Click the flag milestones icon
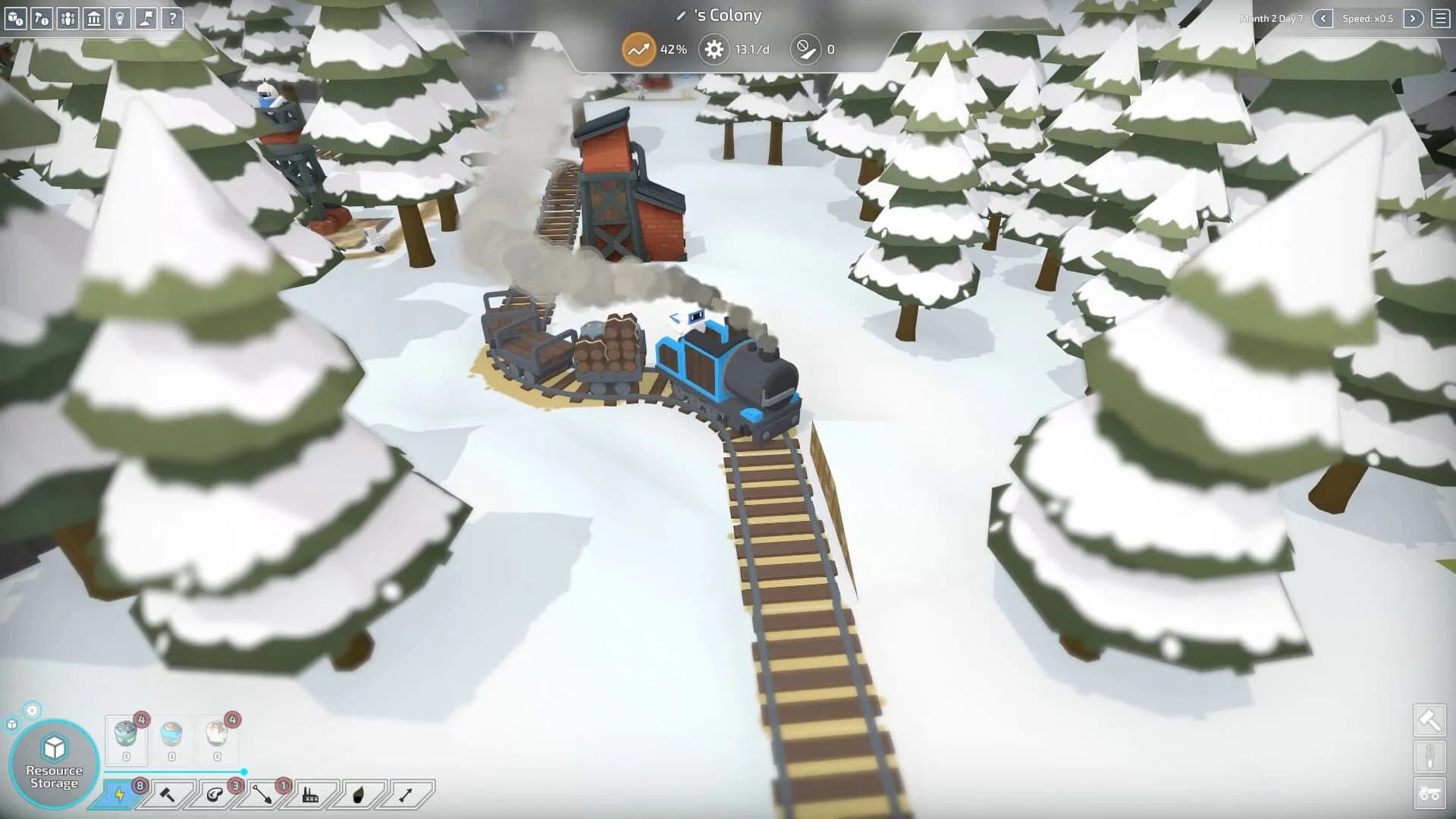Image resolution: width=1456 pixels, height=819 pixels. click(x=145, y=19)
